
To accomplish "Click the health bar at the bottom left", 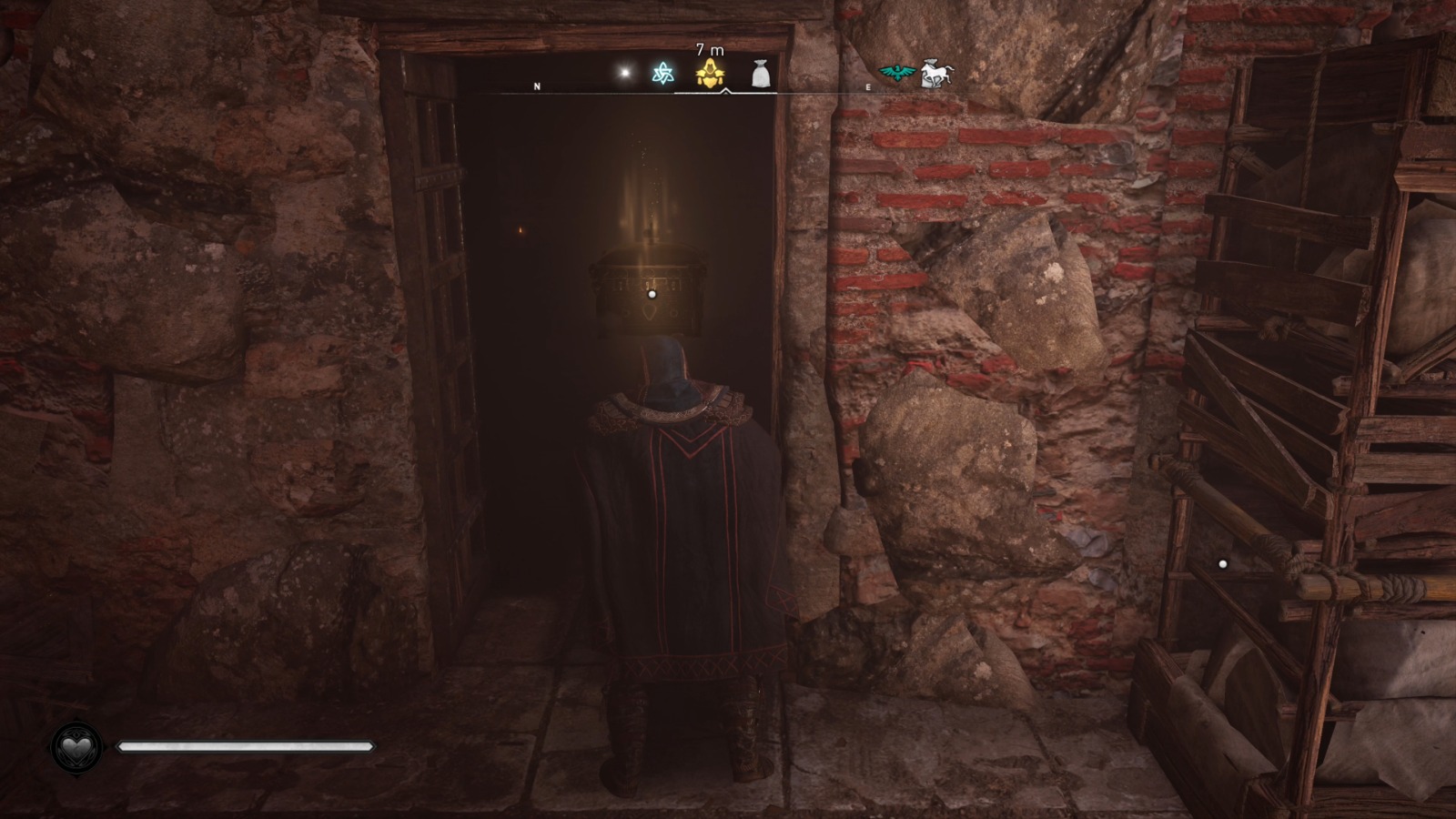I will coord(246,744).
